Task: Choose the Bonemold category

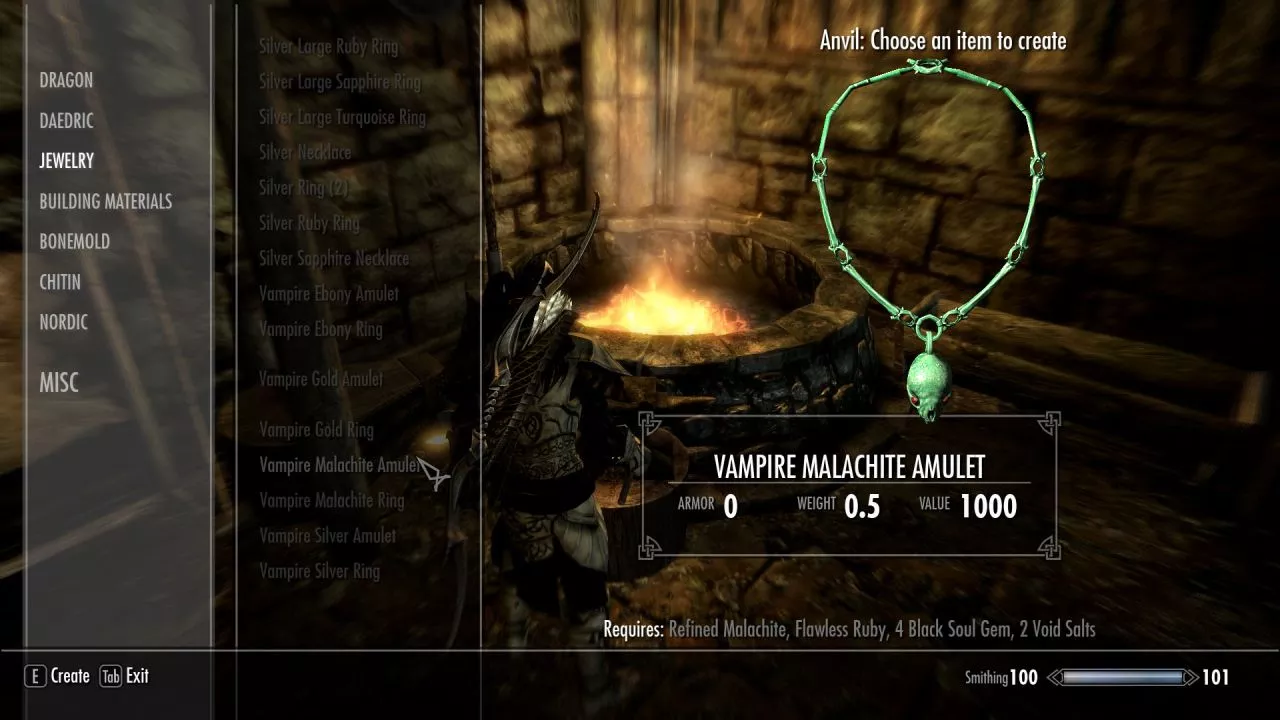Action: (74, 241)
